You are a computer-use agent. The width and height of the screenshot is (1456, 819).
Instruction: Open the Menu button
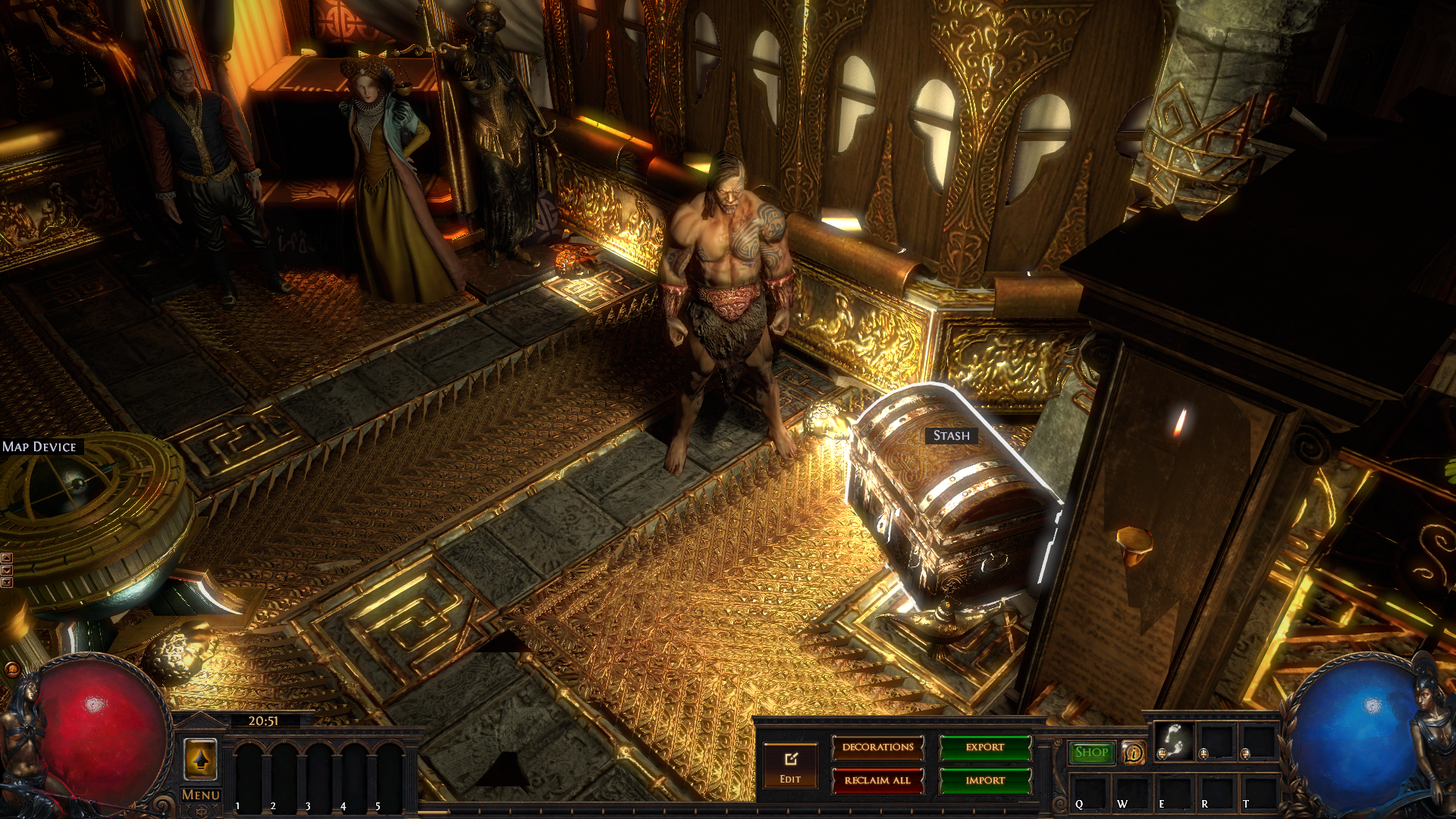coord(201,795)
